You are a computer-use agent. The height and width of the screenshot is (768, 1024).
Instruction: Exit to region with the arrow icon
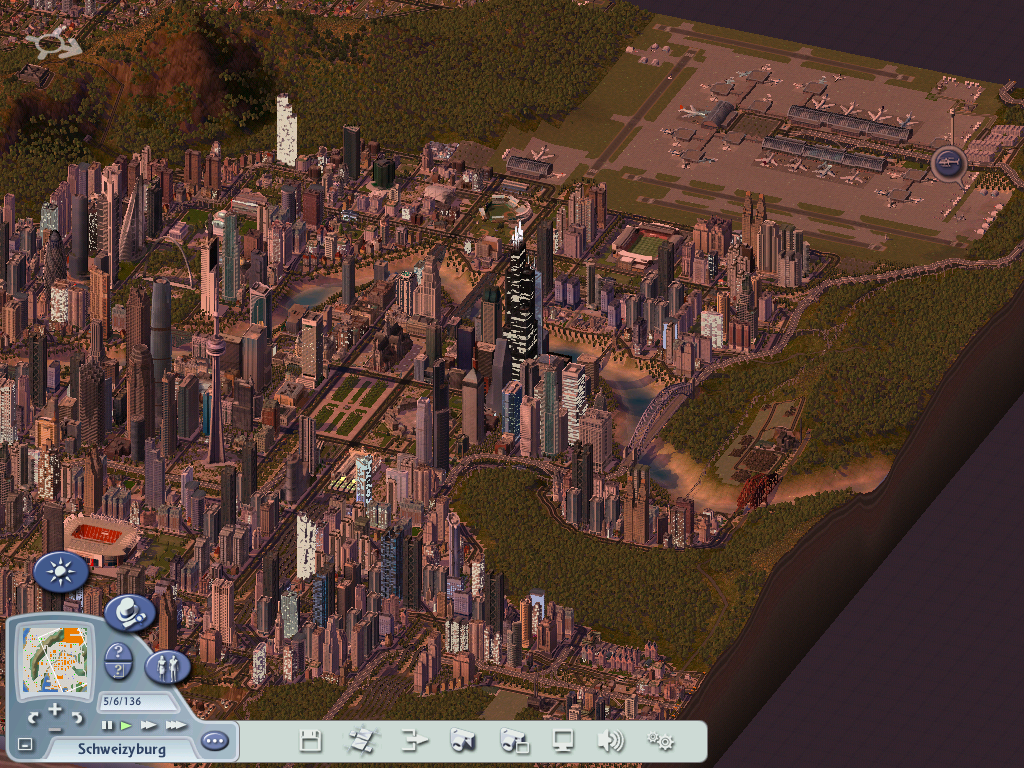click(x=414, y=741)
